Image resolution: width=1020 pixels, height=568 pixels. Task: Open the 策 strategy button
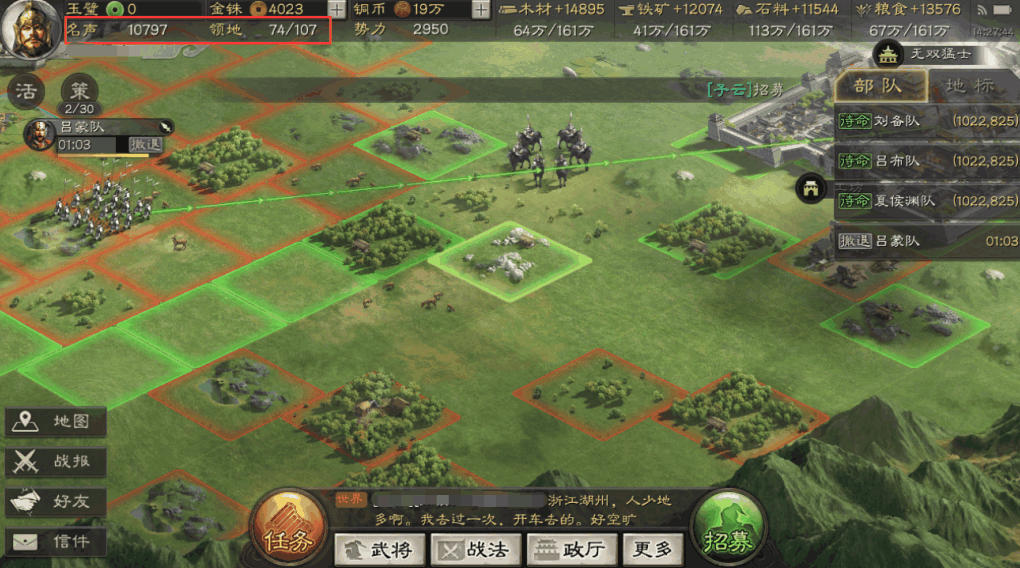pyautogui.click(x=79, y=92)
